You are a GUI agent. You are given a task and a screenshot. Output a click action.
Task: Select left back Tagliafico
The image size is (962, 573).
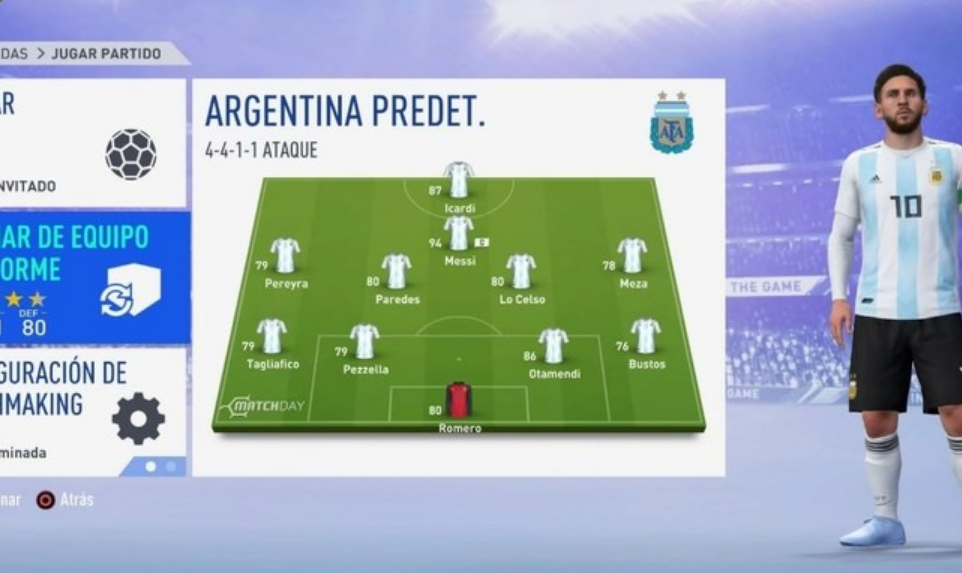(271, 336)
